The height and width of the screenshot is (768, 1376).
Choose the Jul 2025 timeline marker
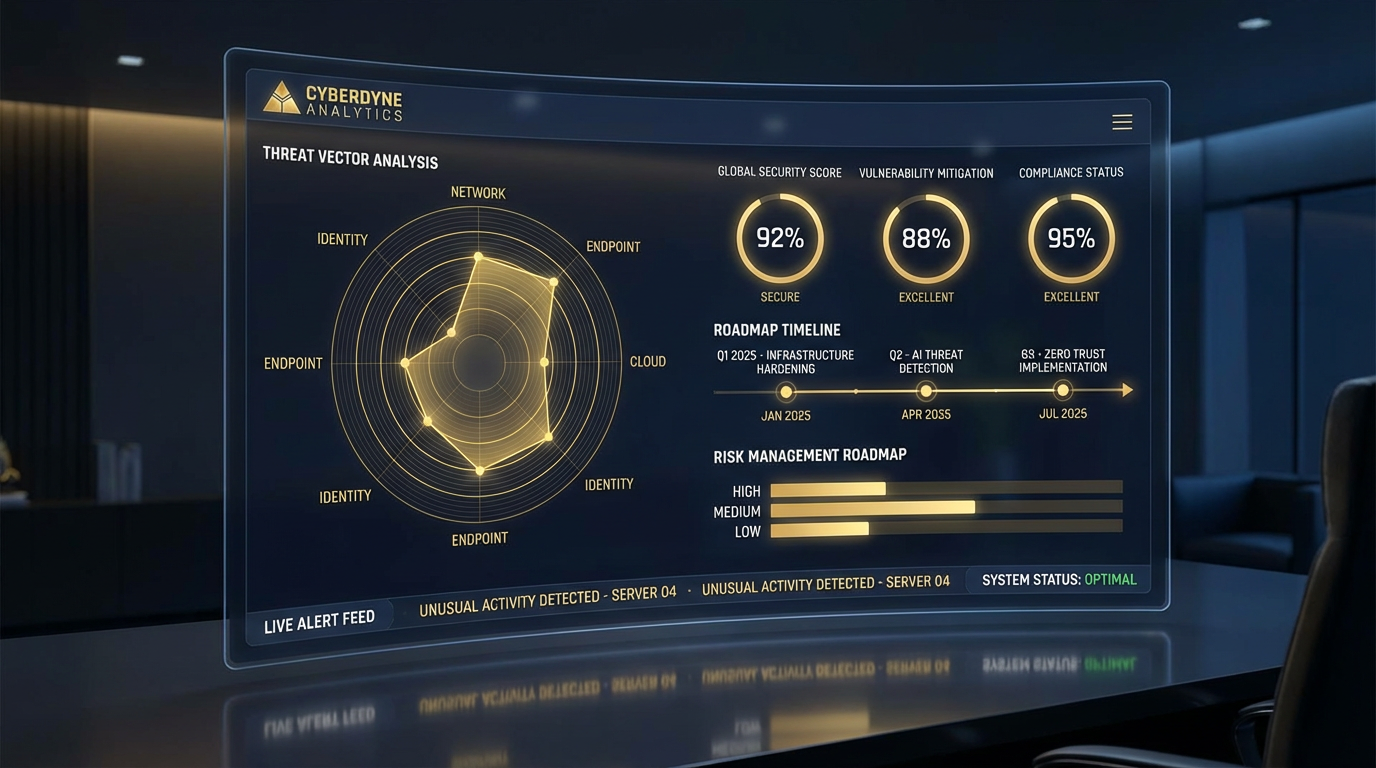1063,390
